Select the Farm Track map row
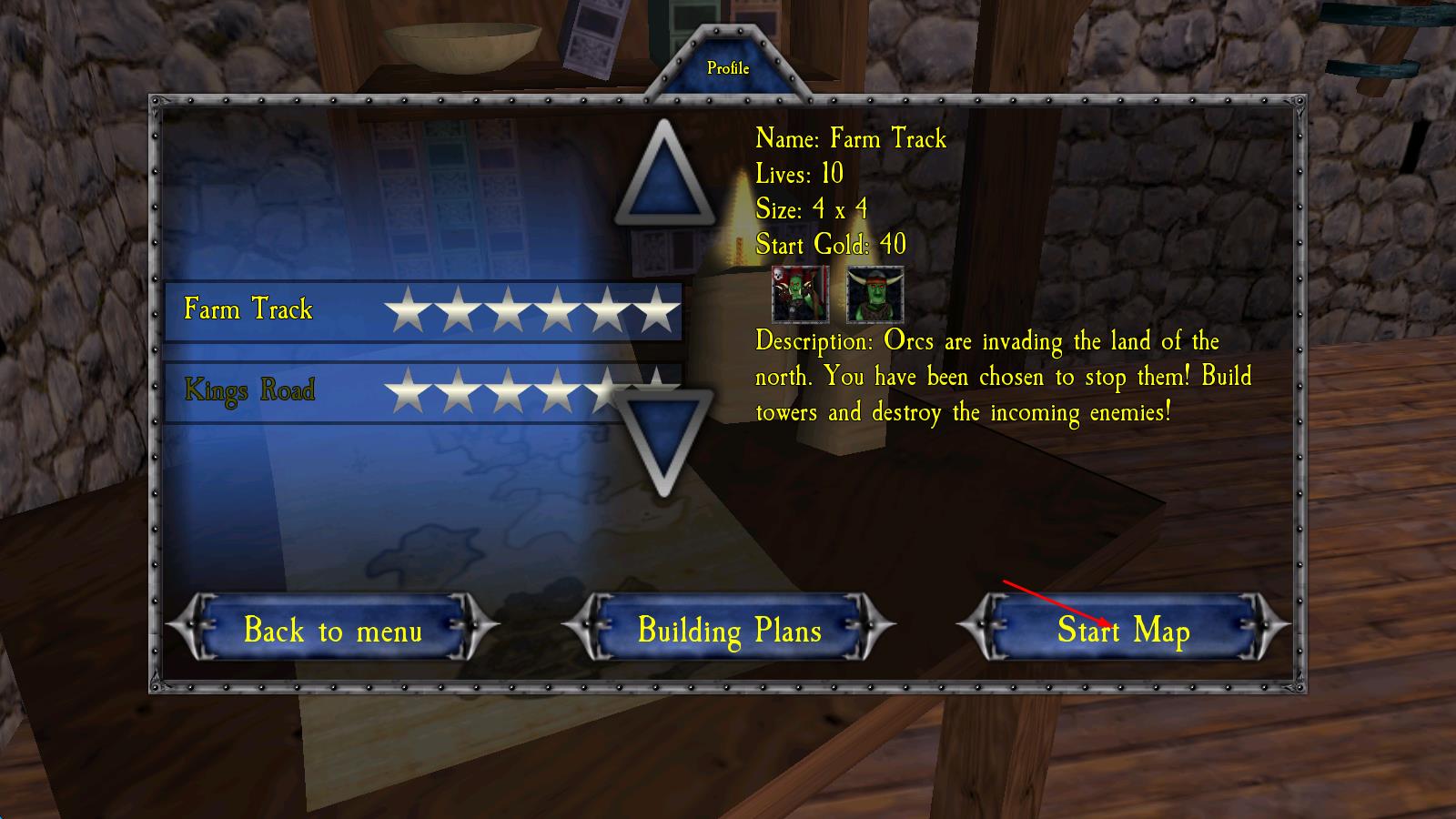 [422, 310]
